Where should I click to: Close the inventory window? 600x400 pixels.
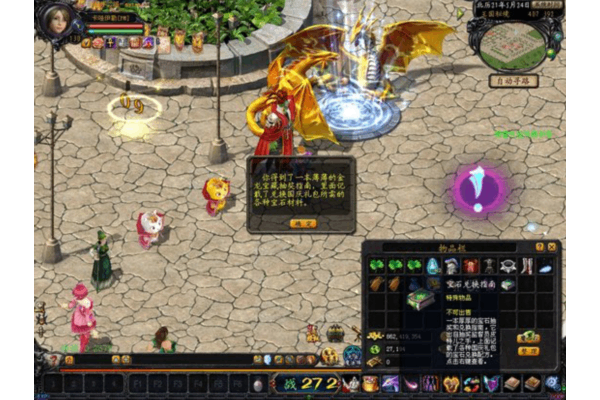click(x=552, y=246)
